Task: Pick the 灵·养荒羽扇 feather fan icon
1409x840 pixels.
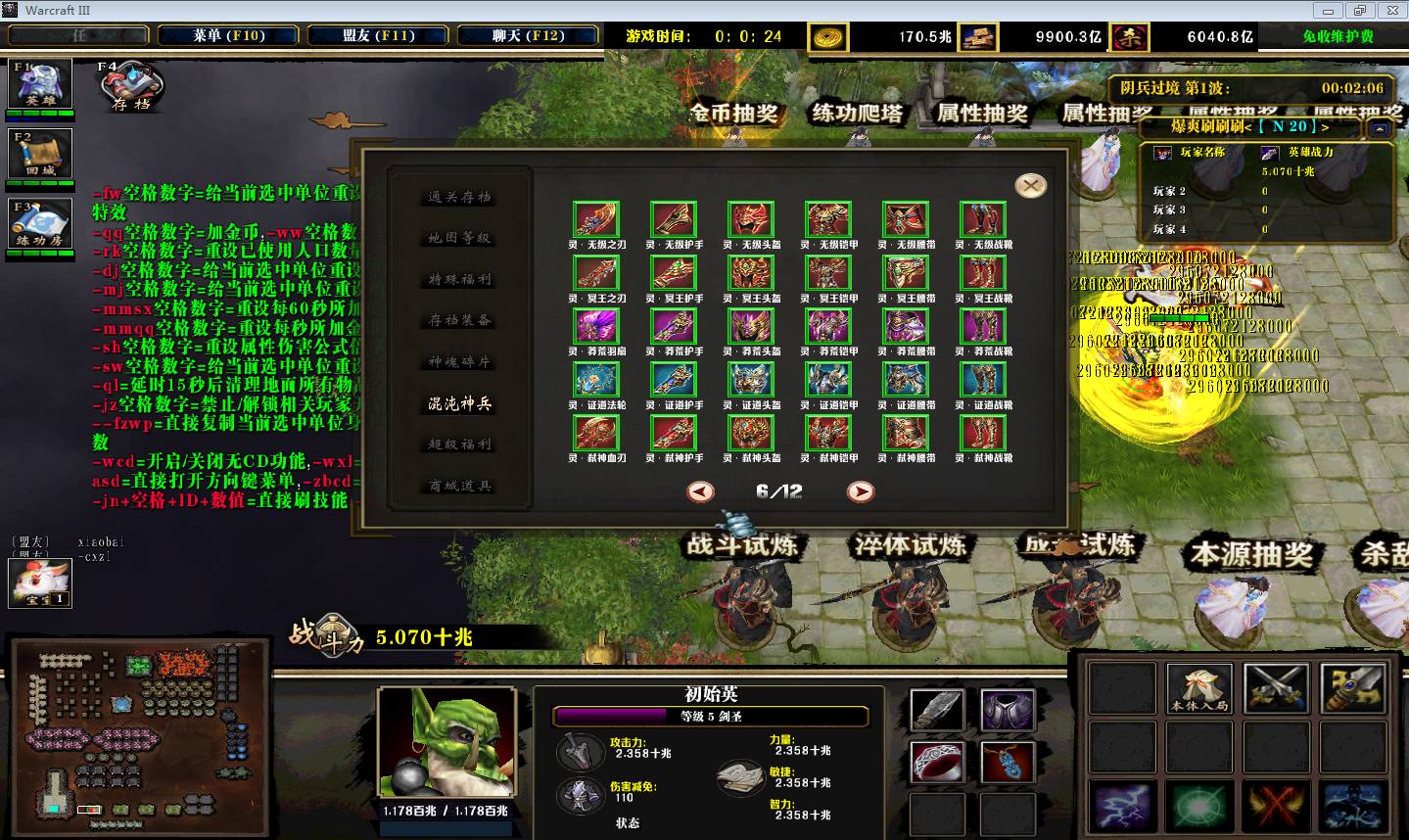Action: pyautogui.click(x=597, y=327)
